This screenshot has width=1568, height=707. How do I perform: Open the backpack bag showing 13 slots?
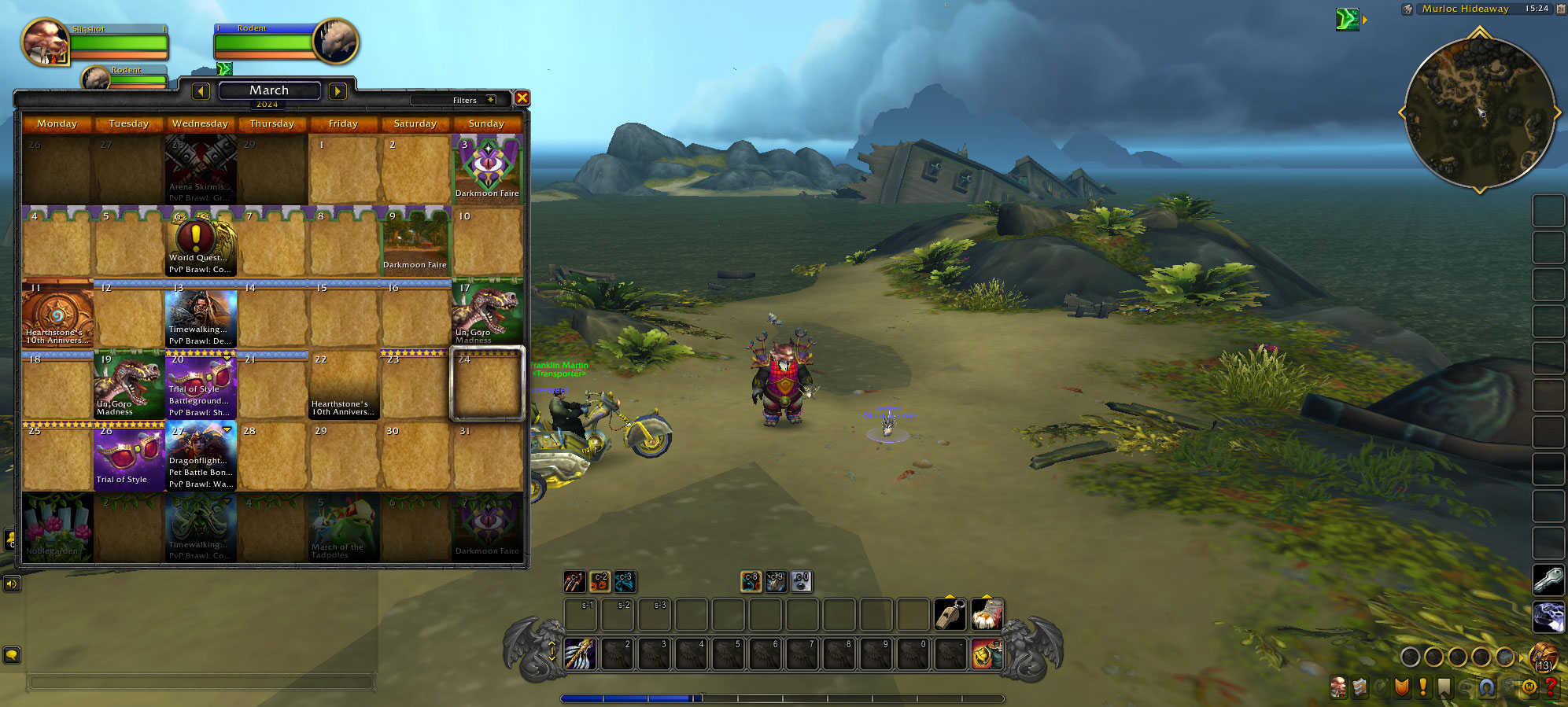pyautogui.click(x=1543, y=656)
